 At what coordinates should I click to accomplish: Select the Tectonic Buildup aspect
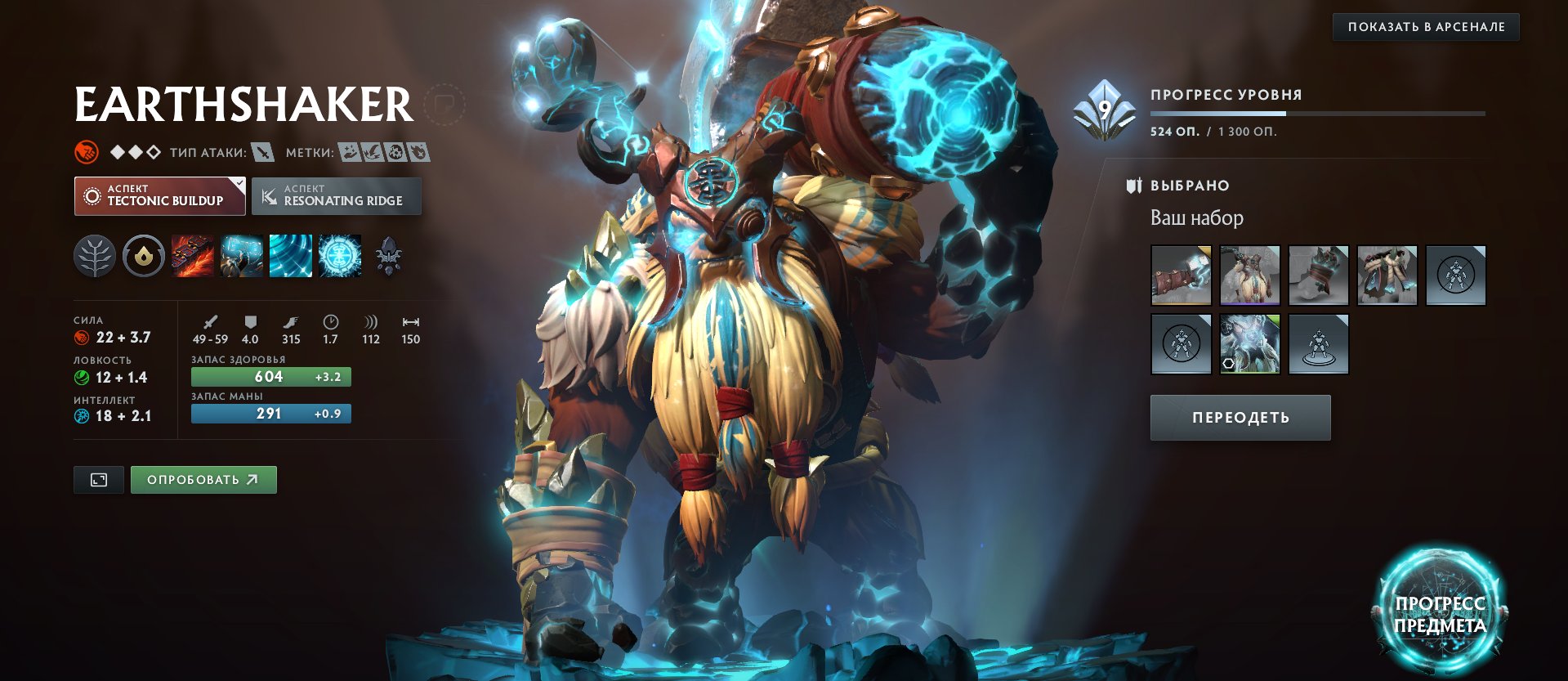click(159, 195)
